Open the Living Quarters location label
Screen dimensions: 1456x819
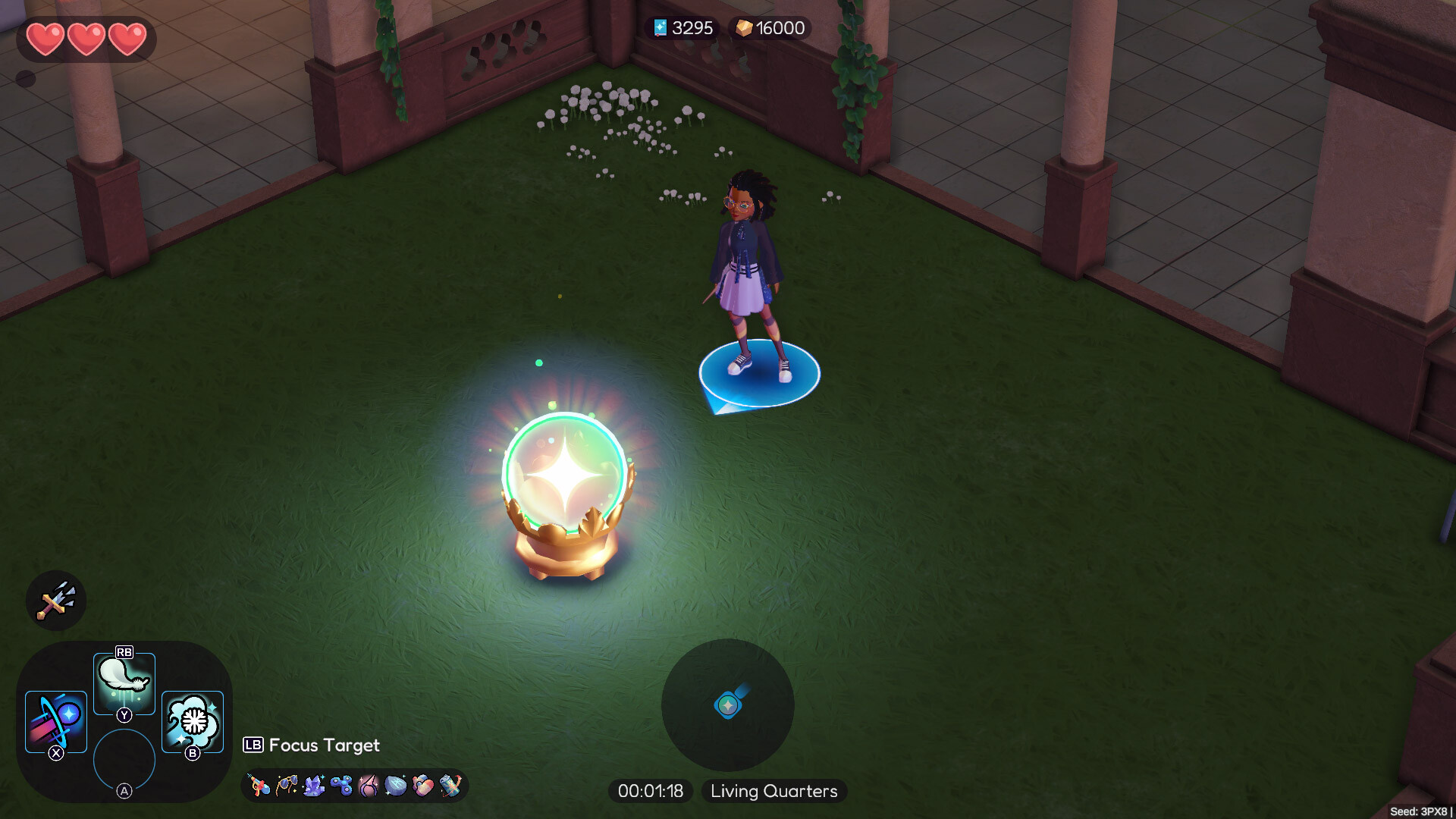[x=773, y=791]
